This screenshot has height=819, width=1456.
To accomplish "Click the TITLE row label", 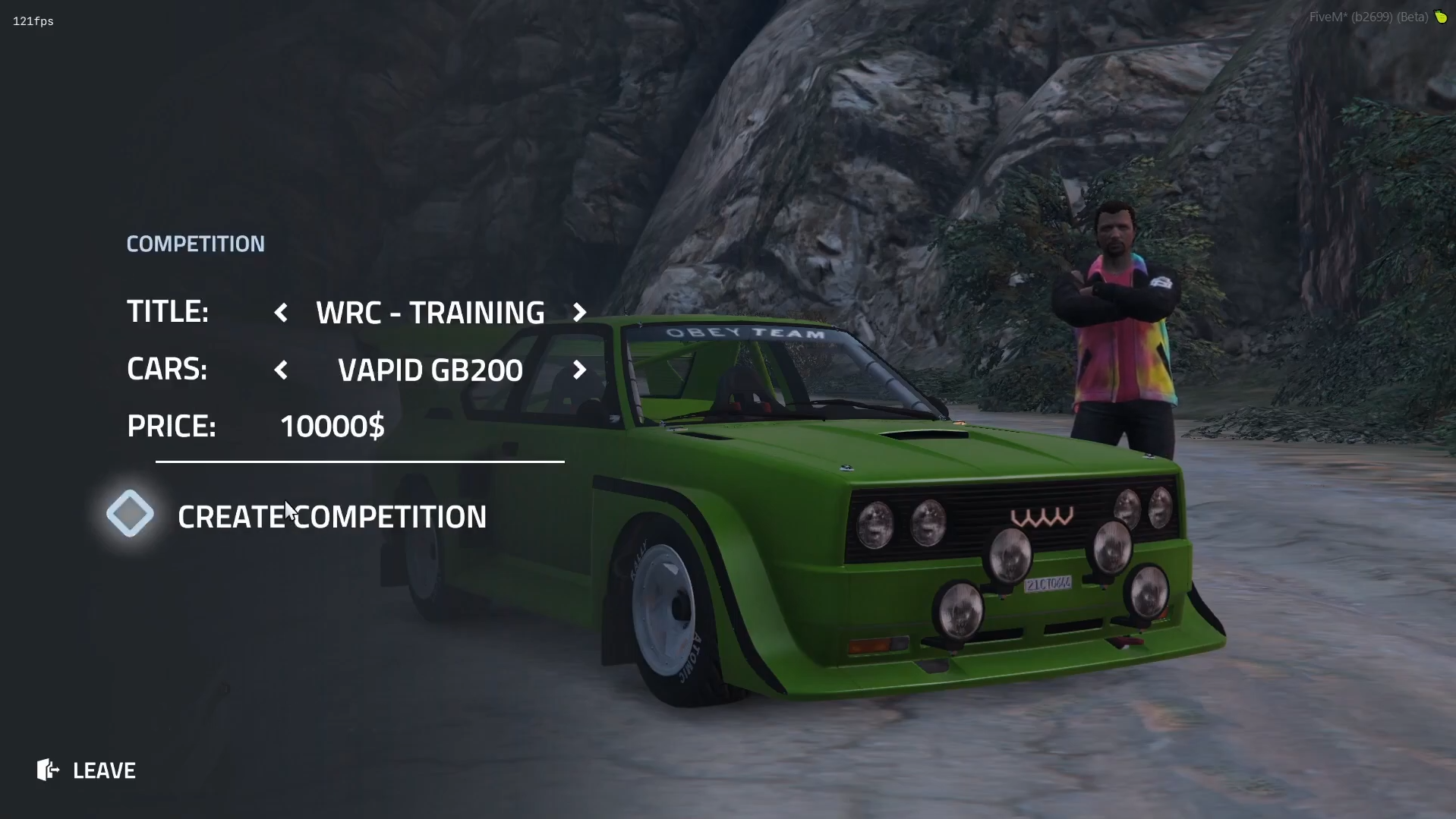I will tap(168, 311).
